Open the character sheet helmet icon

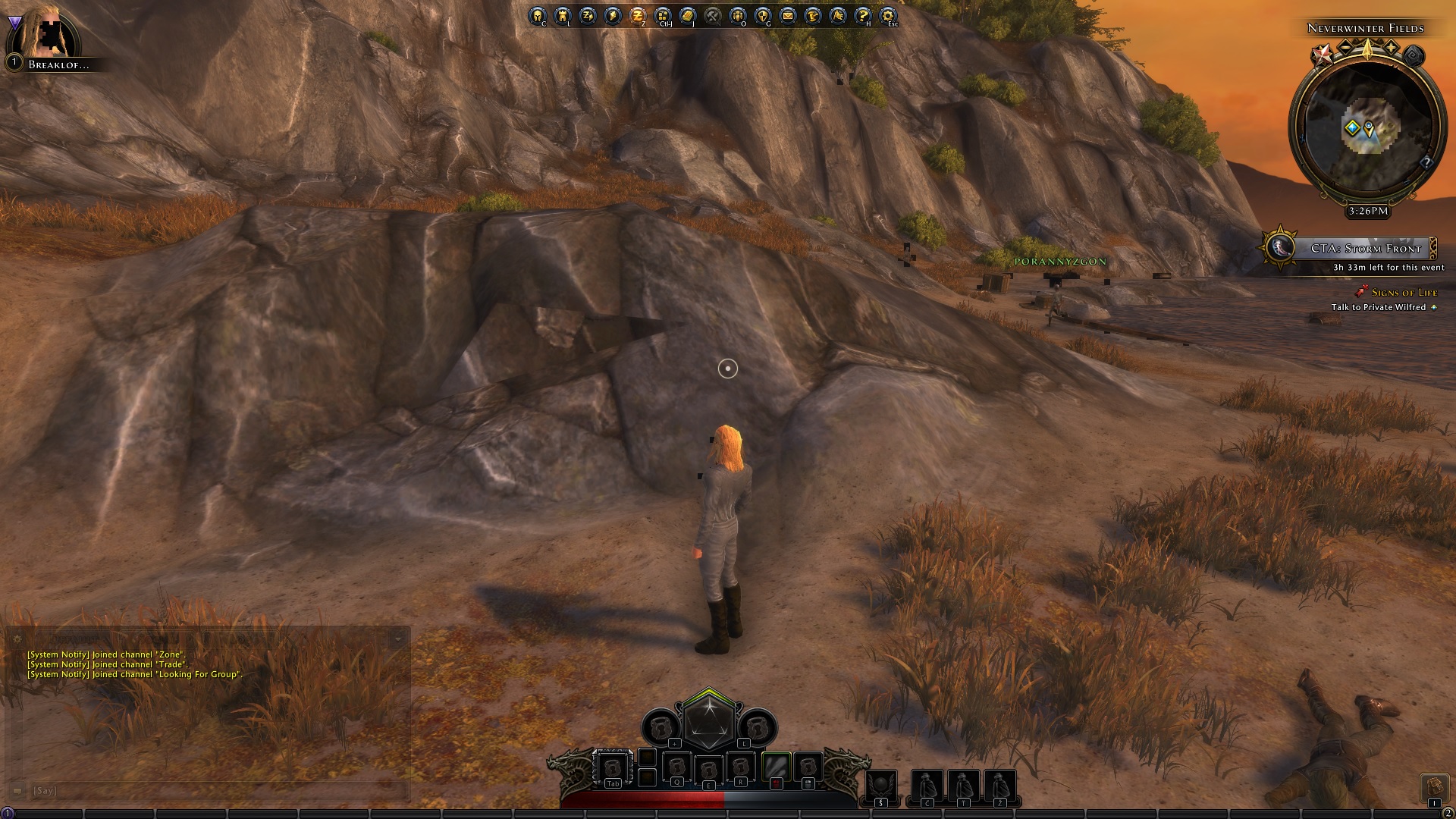pos(538,16)
